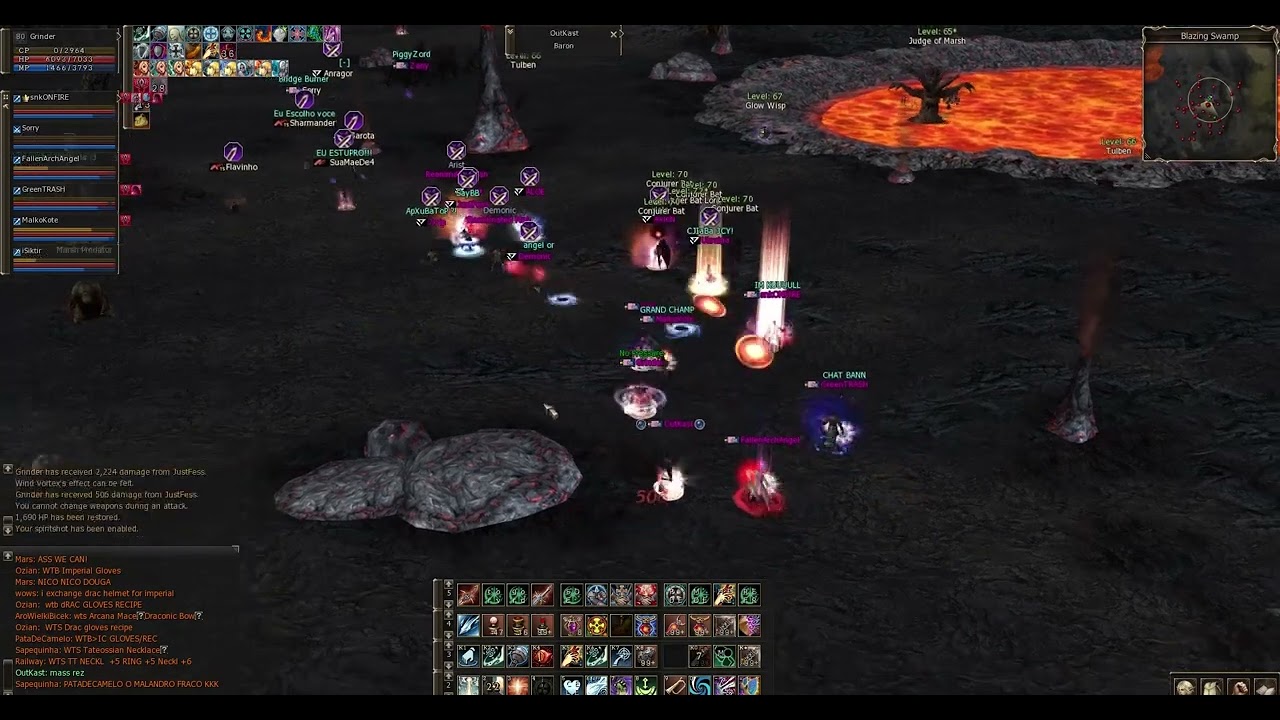Use the blue swirl vortex skill
Image resolution: width=1280 pixels, height=720 pixels.
click(x=699, y=686)
